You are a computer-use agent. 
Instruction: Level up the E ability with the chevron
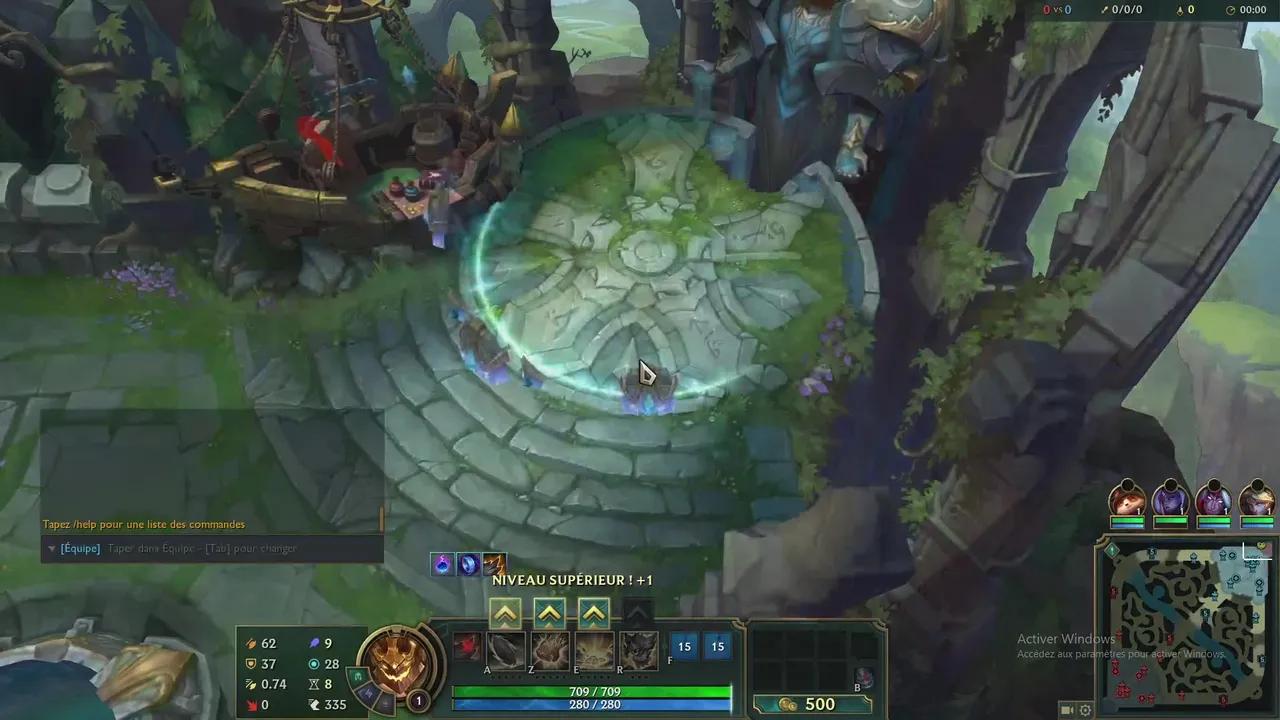click(594, 613)
